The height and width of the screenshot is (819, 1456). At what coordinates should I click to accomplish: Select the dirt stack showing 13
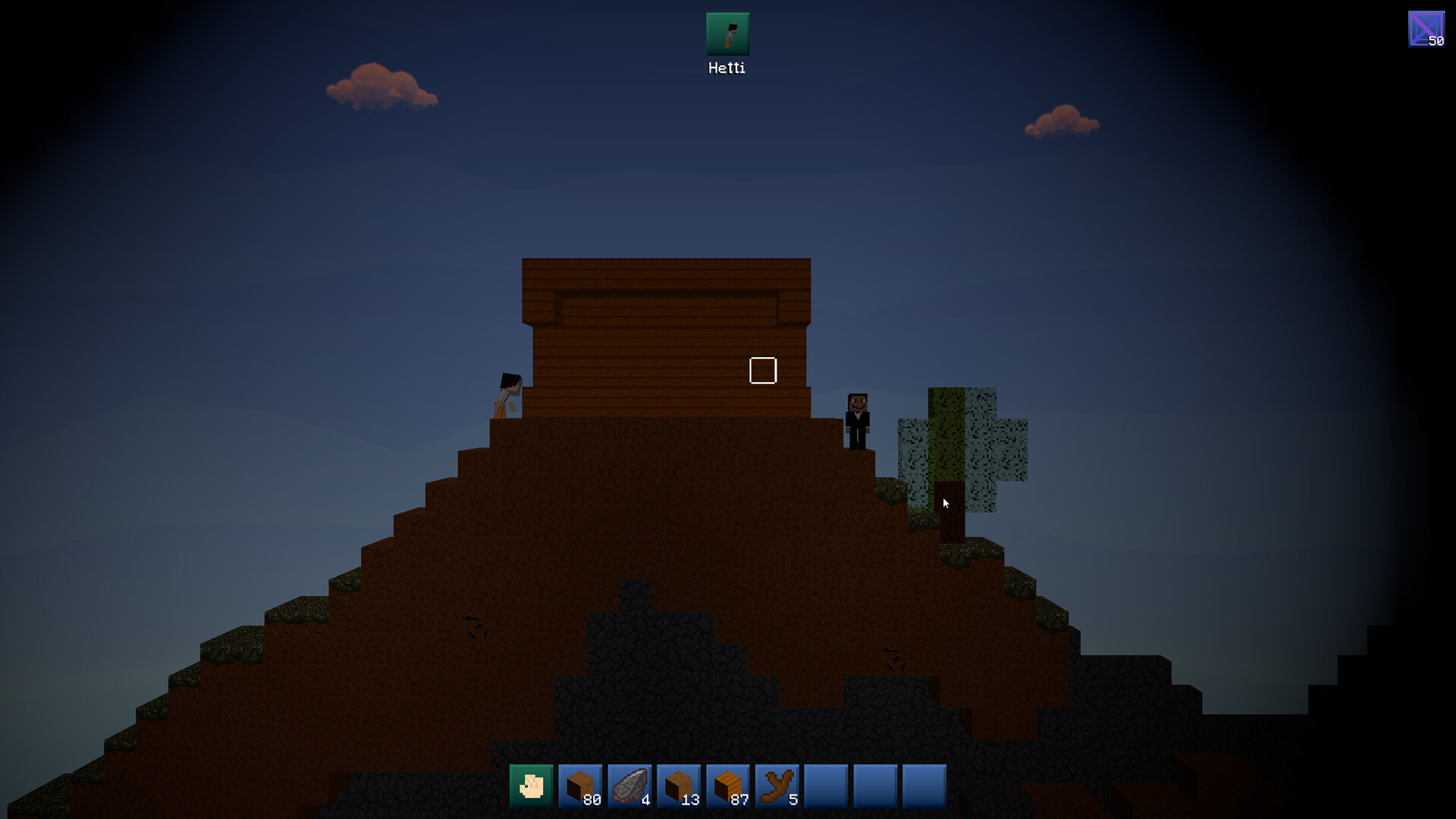[x=679, y=786]
